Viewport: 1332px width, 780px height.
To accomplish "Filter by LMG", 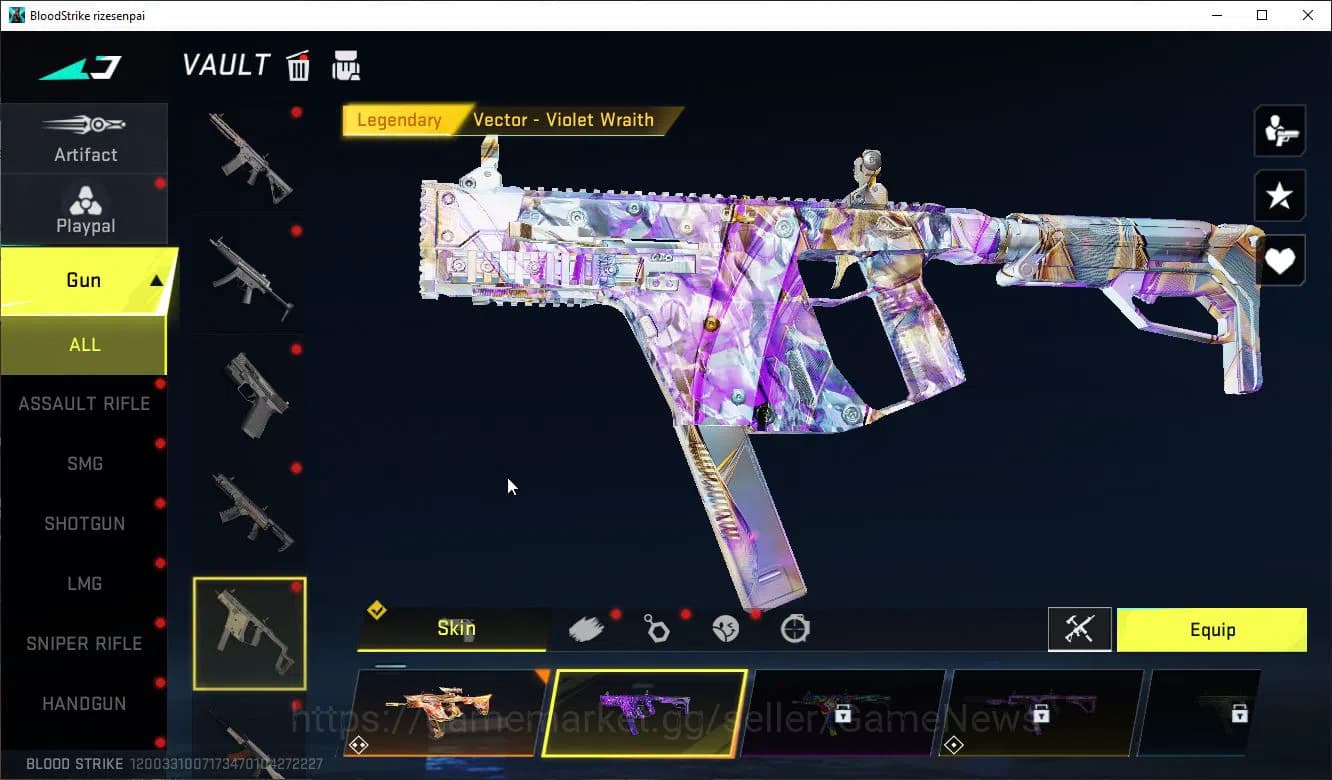I will 84,584.
